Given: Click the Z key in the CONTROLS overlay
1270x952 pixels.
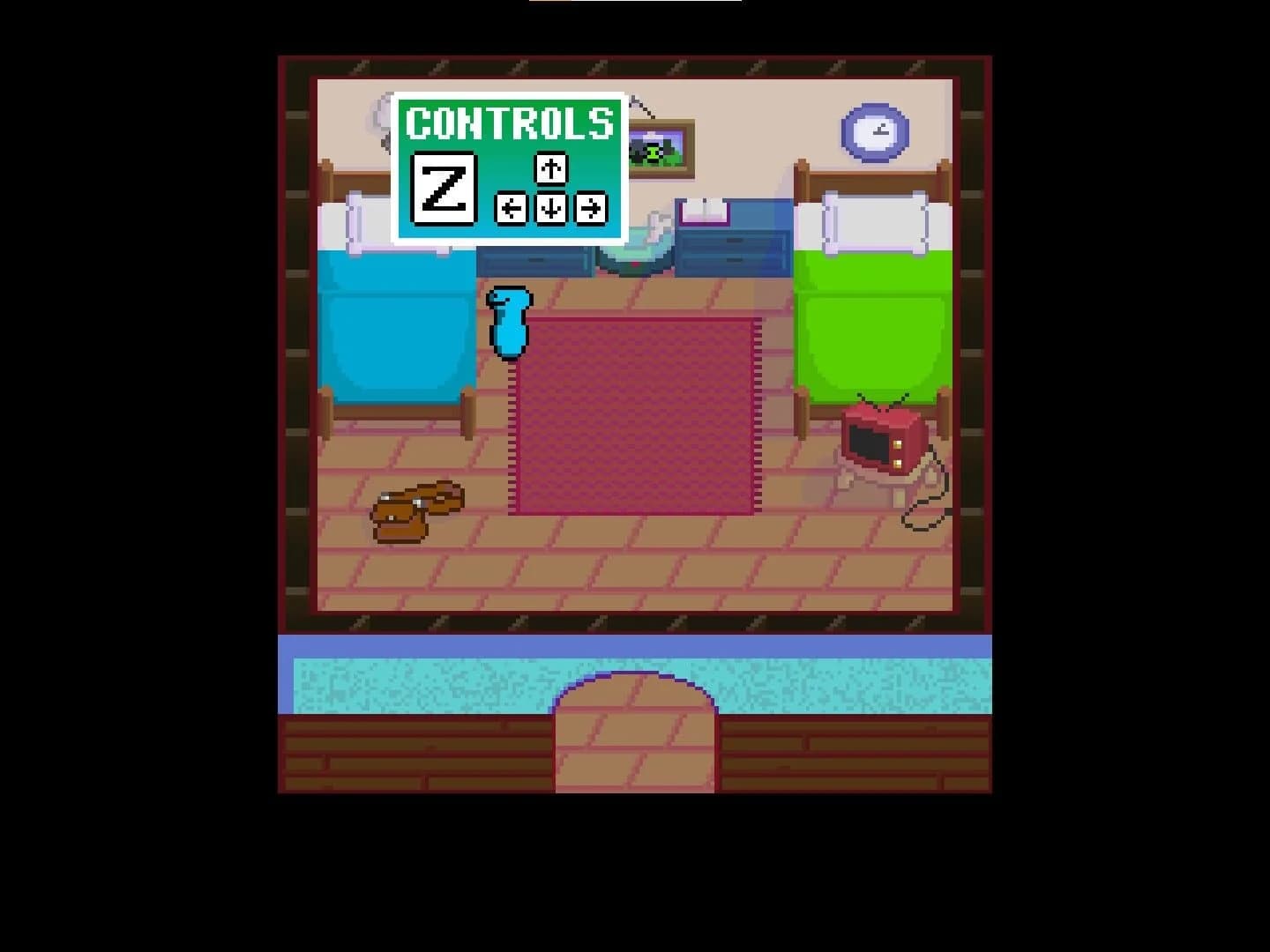Looking at the screenshot, I should (x=444, y=185).
